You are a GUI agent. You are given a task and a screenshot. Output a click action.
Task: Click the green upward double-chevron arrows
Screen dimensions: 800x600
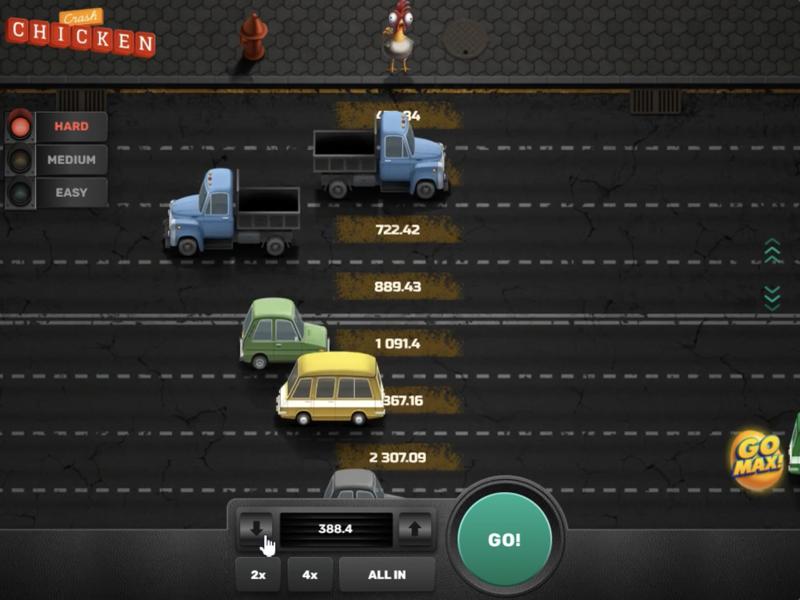(x=772, y=251)
